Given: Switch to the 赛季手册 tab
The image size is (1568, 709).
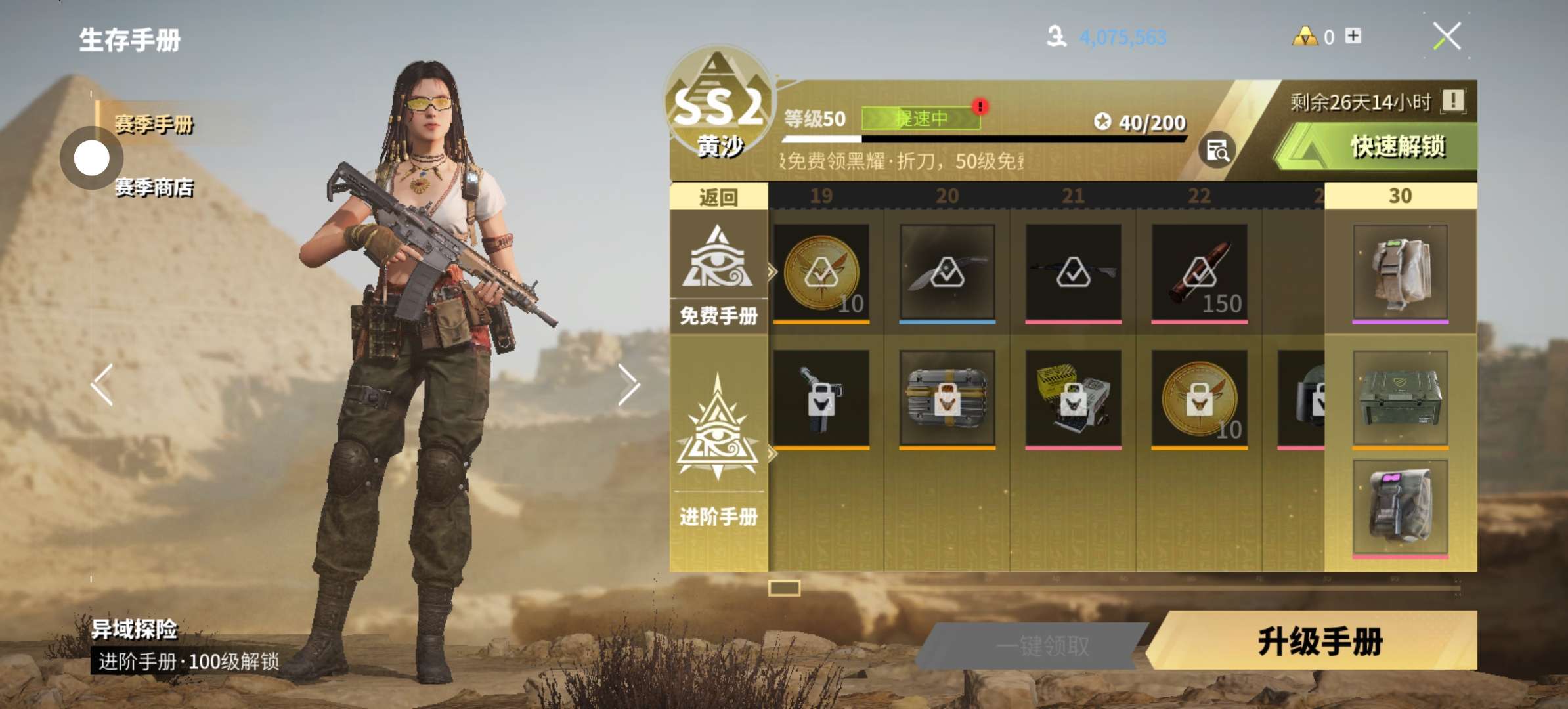Looking at the screenshot, I should tap(154, 123).
